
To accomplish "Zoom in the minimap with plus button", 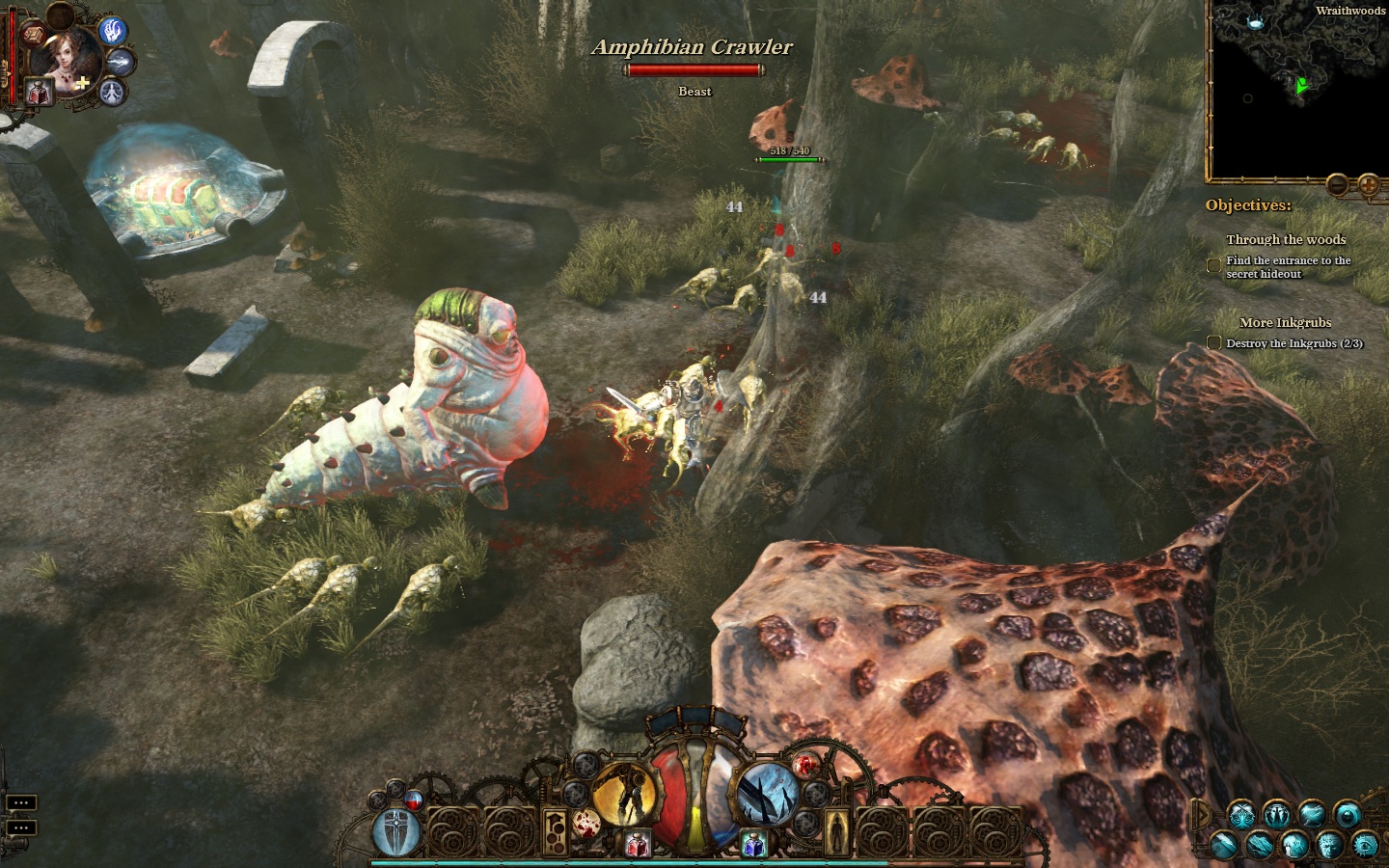I will 1368,184.
